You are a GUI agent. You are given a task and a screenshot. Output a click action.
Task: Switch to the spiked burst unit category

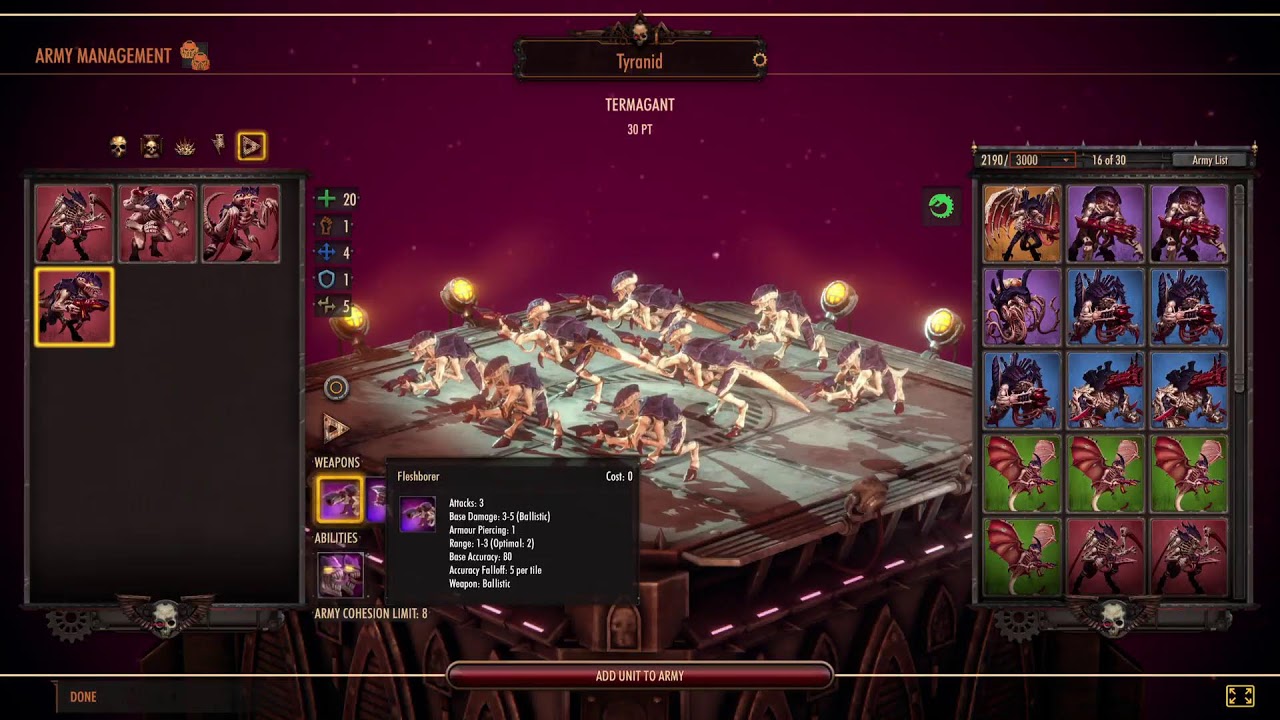[185, 147]
